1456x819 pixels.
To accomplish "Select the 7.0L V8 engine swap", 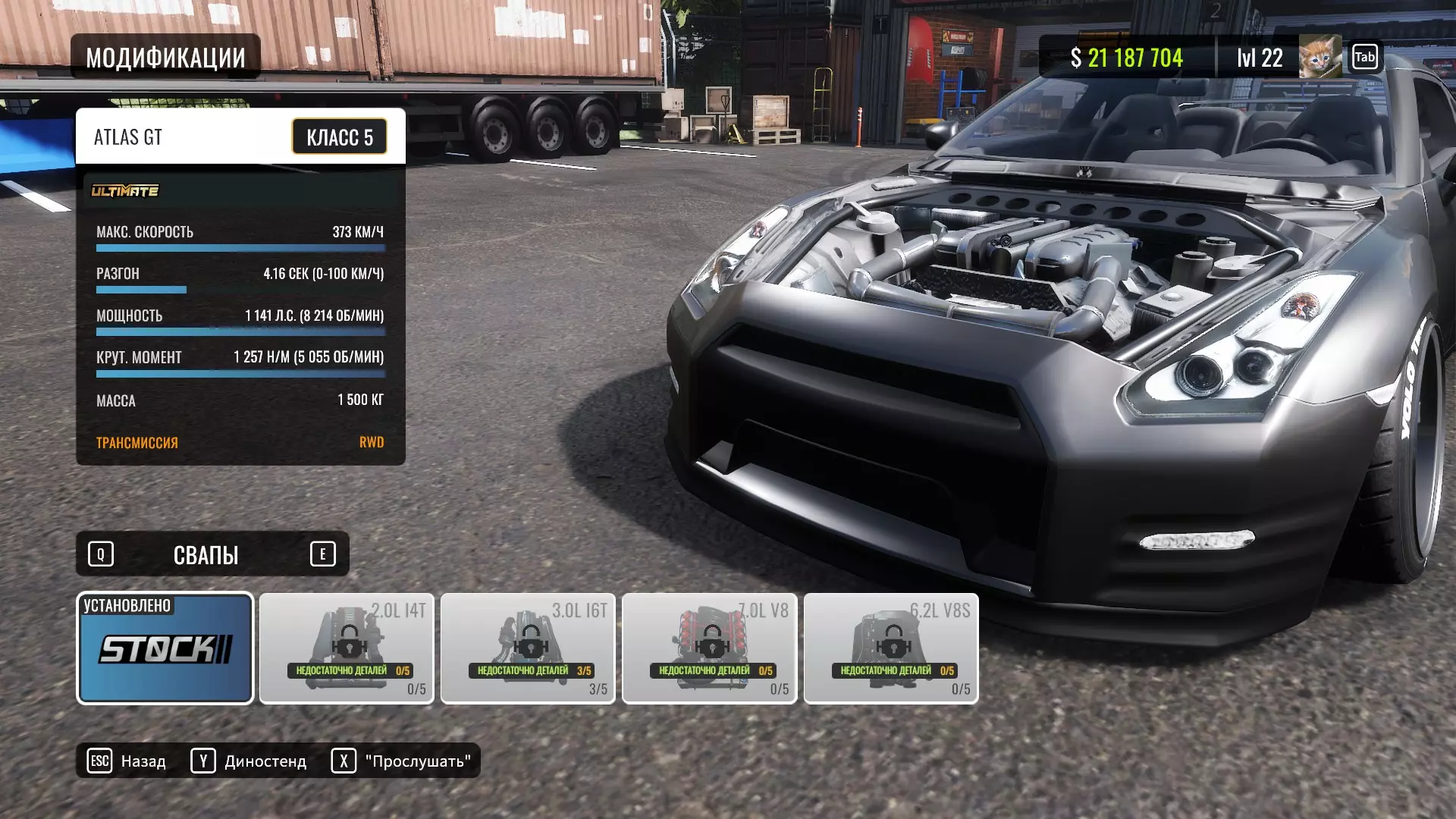I will point(709,648).
